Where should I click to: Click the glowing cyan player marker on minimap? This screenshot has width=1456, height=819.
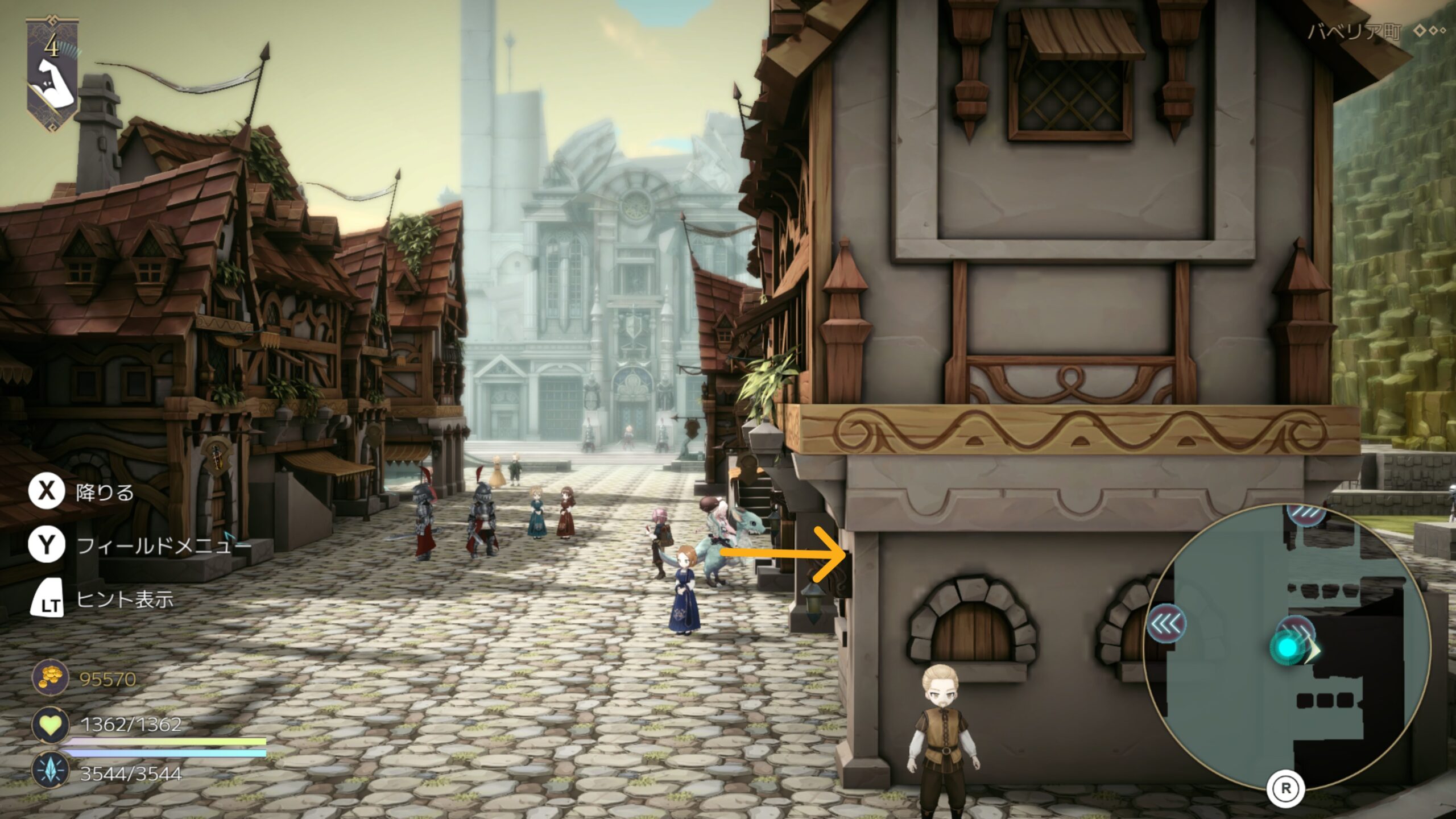(x=1288, y=648)
